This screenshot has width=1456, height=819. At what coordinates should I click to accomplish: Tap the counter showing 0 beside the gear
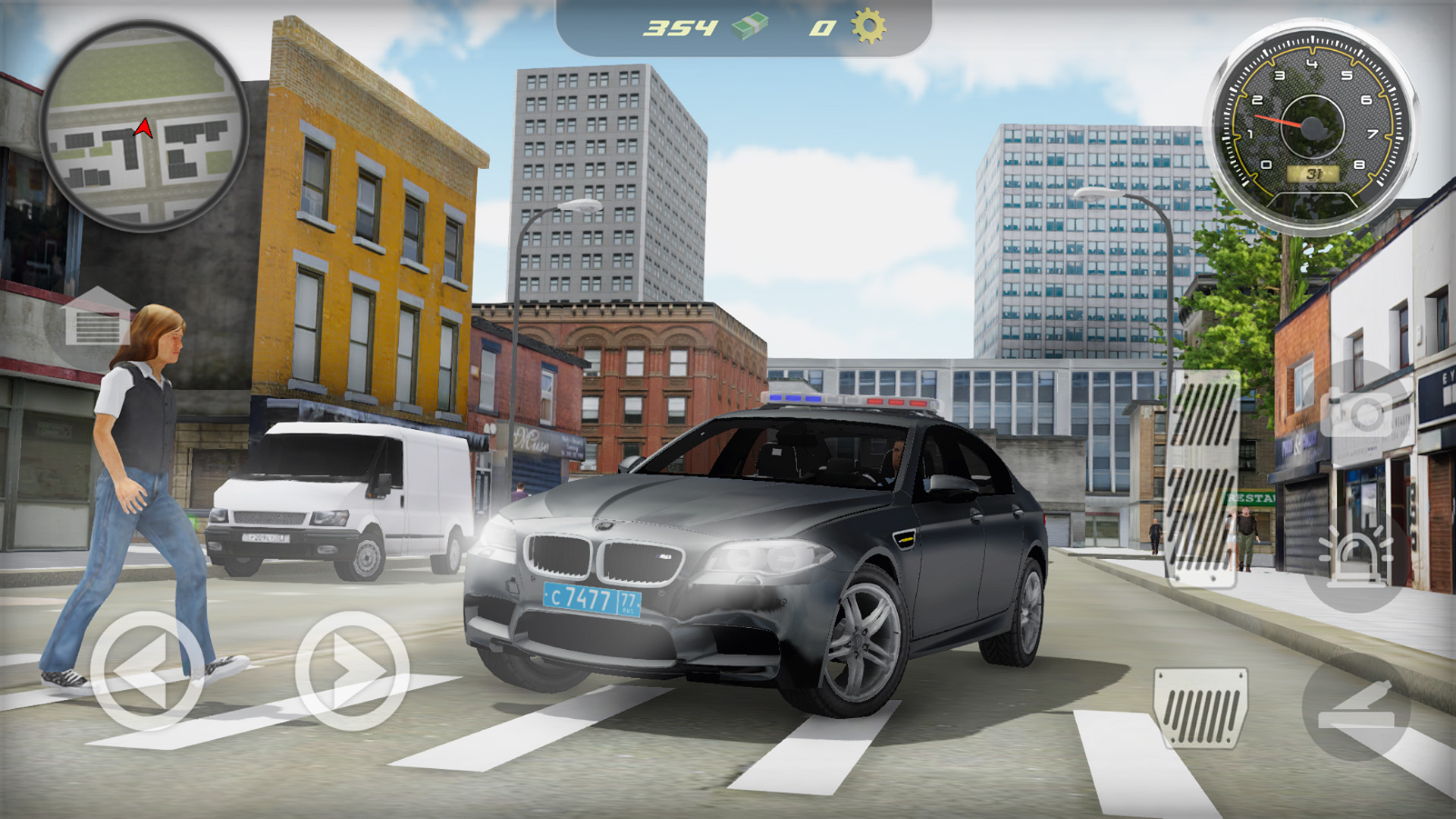tap(821, 29)
